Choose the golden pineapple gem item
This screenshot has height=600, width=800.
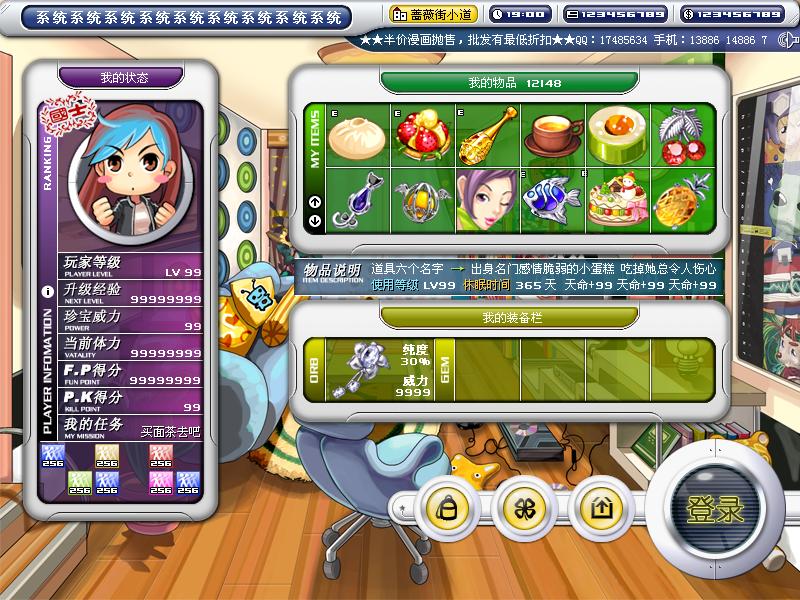[682, 199]
